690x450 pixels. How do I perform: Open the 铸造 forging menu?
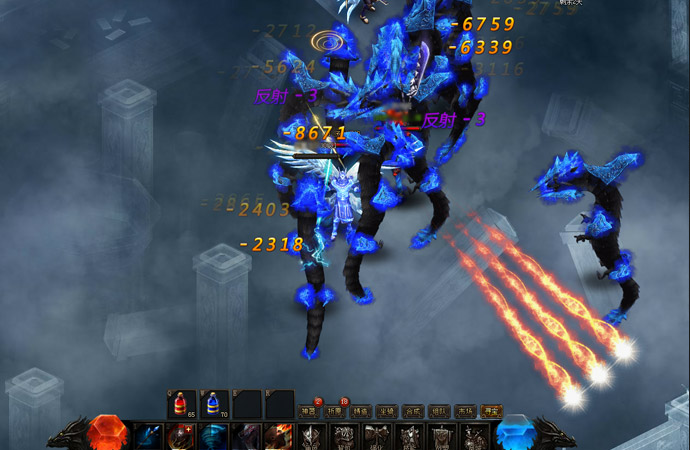[x=360, y=411]
